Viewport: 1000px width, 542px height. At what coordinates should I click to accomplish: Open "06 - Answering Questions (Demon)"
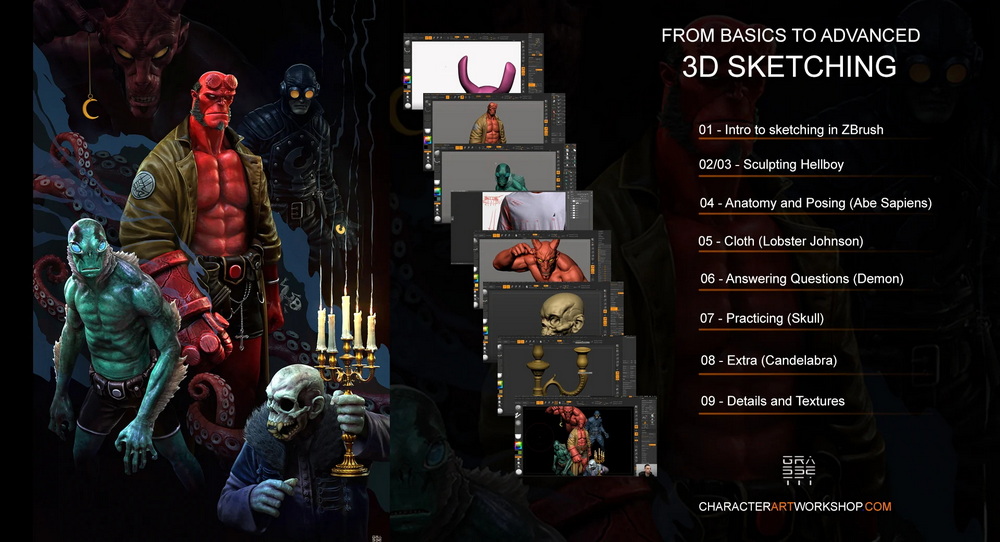pyautogui.click(x=801, y=279)
